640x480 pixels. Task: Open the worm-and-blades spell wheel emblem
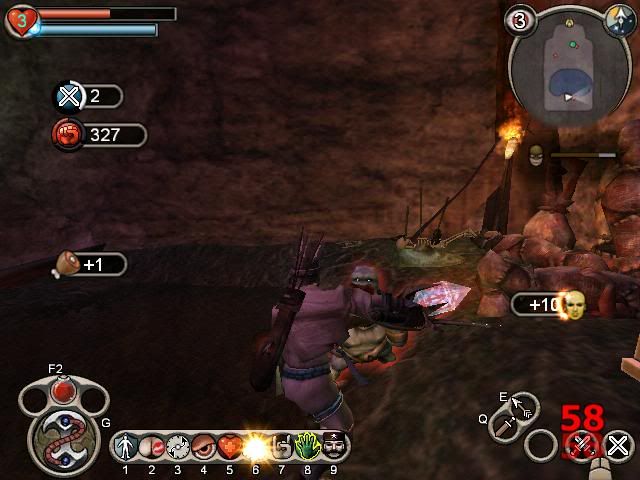tap(62, 437)
